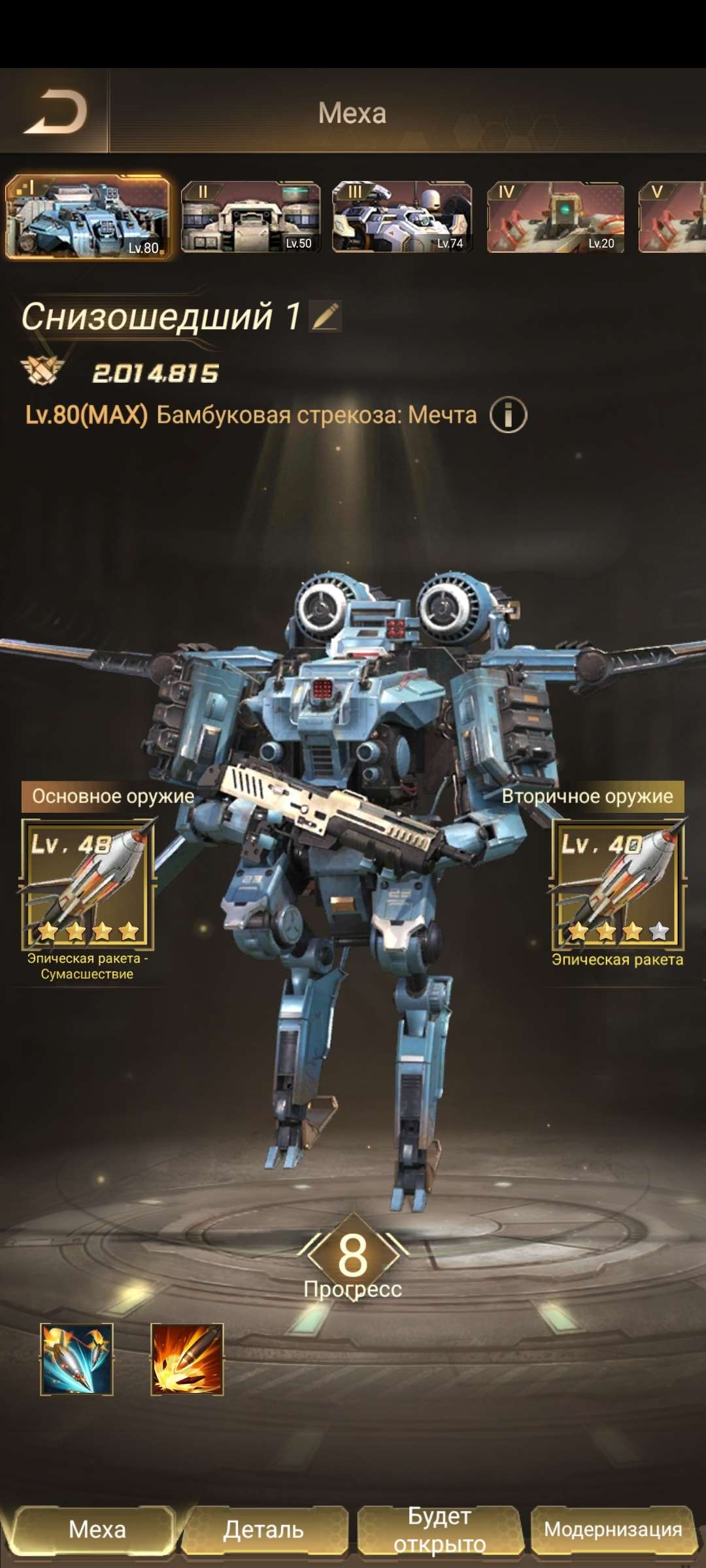This screenshot has height=1568, width=706.
Task: View the fiery explosion skill icon
Action: 187,1360
